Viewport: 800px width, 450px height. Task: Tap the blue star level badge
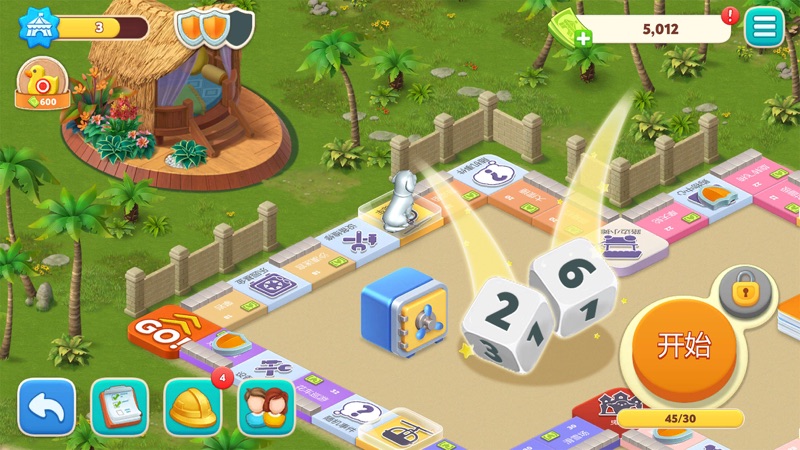(x=35, y=27)
